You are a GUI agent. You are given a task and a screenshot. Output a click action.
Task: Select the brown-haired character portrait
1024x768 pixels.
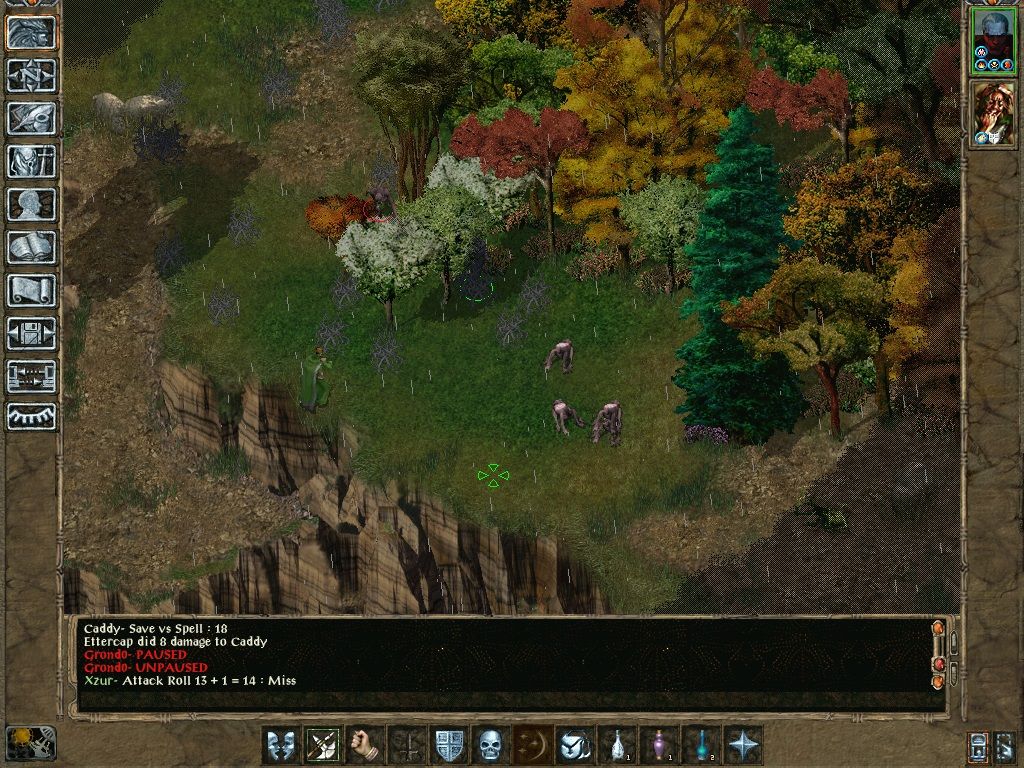pyautogui.click(x=993, y=114)
